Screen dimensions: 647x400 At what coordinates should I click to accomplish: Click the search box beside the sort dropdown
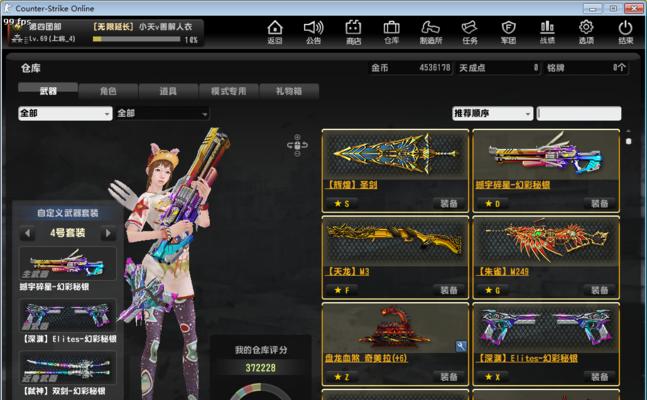(x=579, y=113)
